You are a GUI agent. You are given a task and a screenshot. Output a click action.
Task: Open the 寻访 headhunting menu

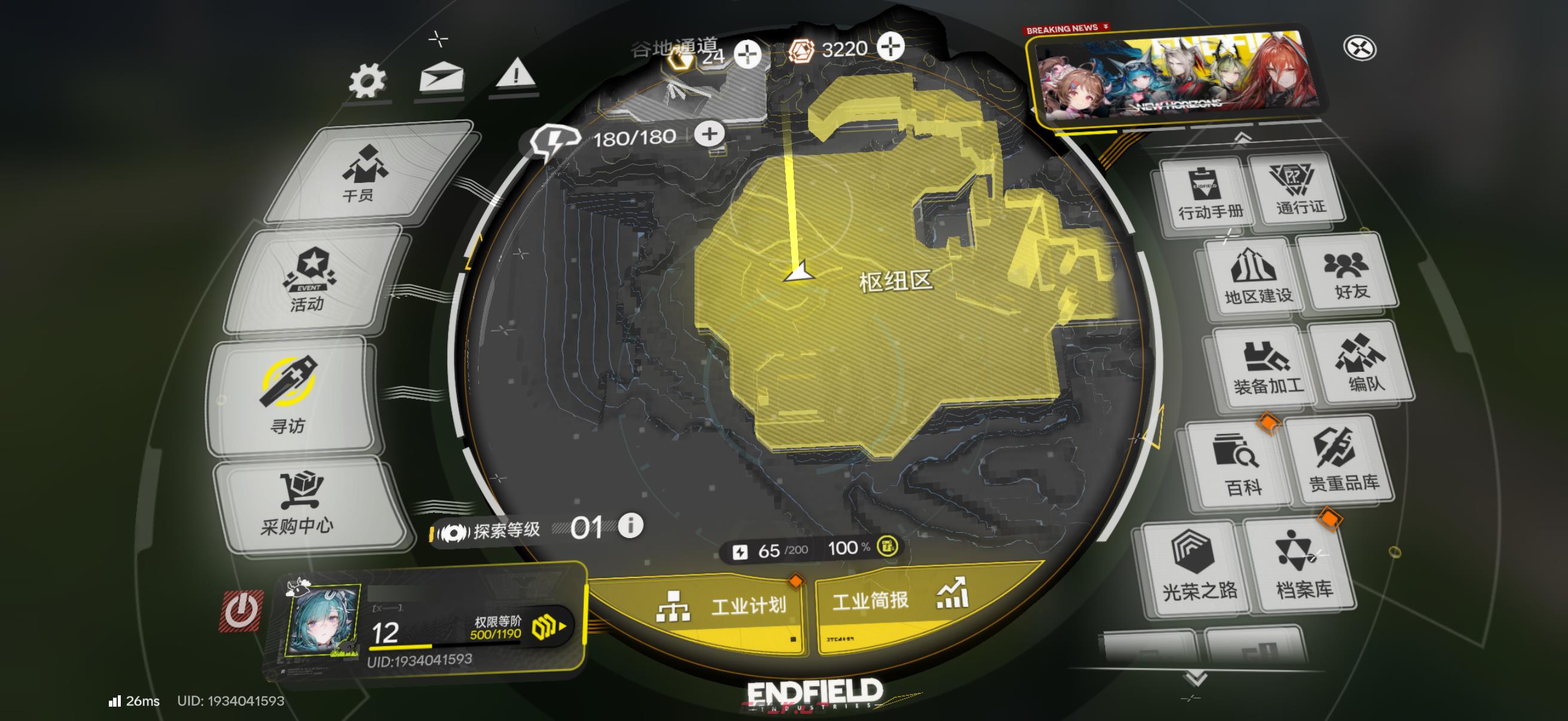[x=288, y=396]
